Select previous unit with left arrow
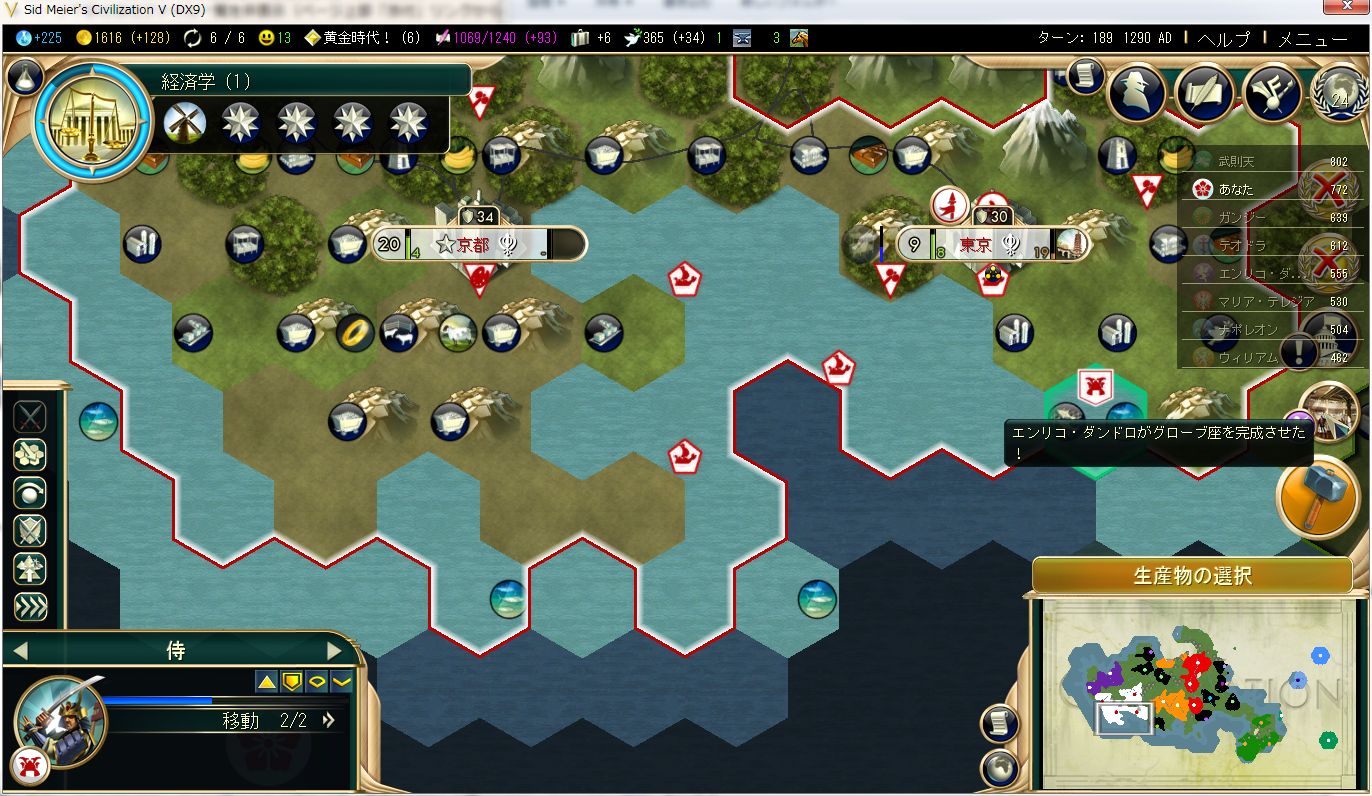This screenshot has height=796, width=1372. coord(19,651)
